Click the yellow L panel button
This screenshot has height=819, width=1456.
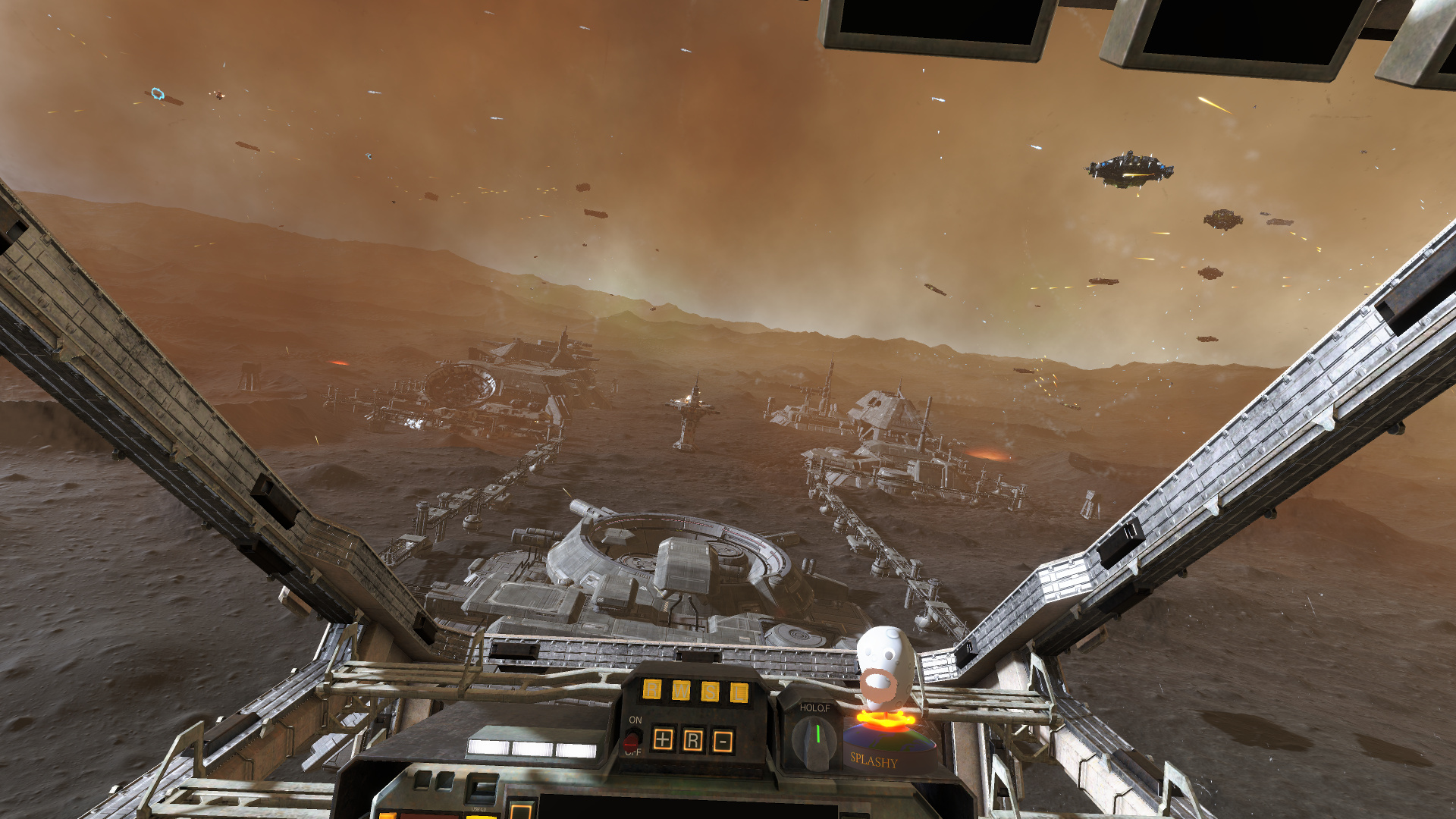pos(739,692)
